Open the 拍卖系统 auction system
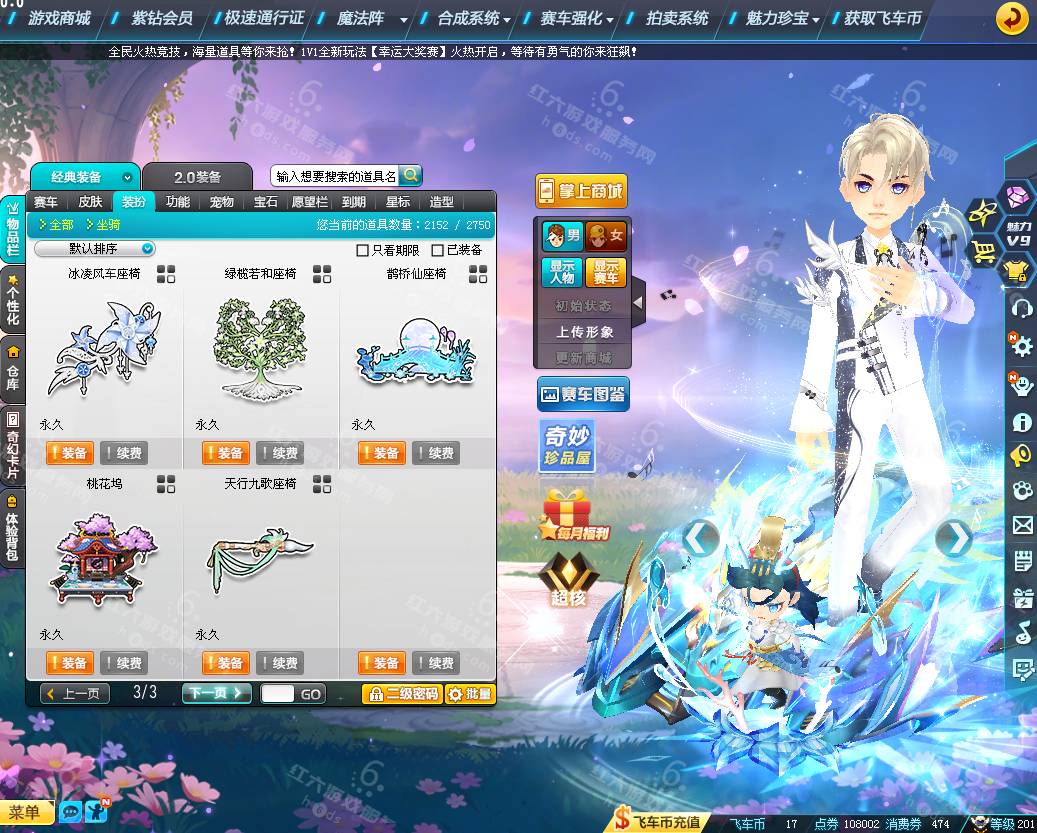 tap(677, 18)
